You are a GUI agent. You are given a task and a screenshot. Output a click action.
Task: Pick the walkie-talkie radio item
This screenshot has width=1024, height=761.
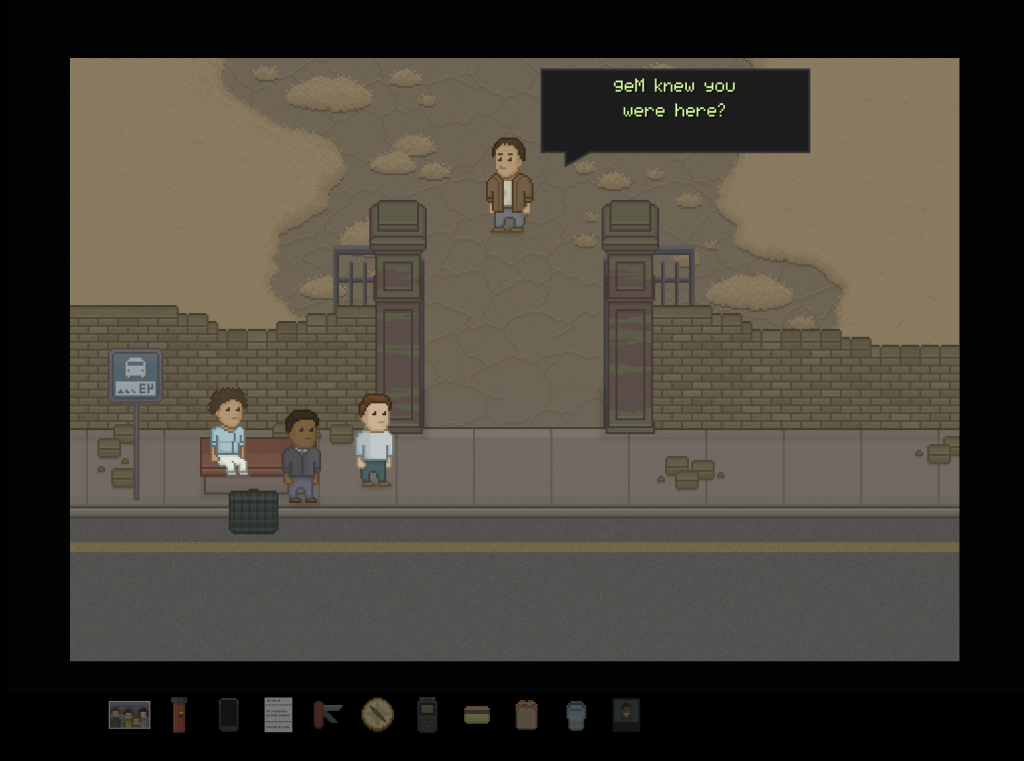[427, 714]
